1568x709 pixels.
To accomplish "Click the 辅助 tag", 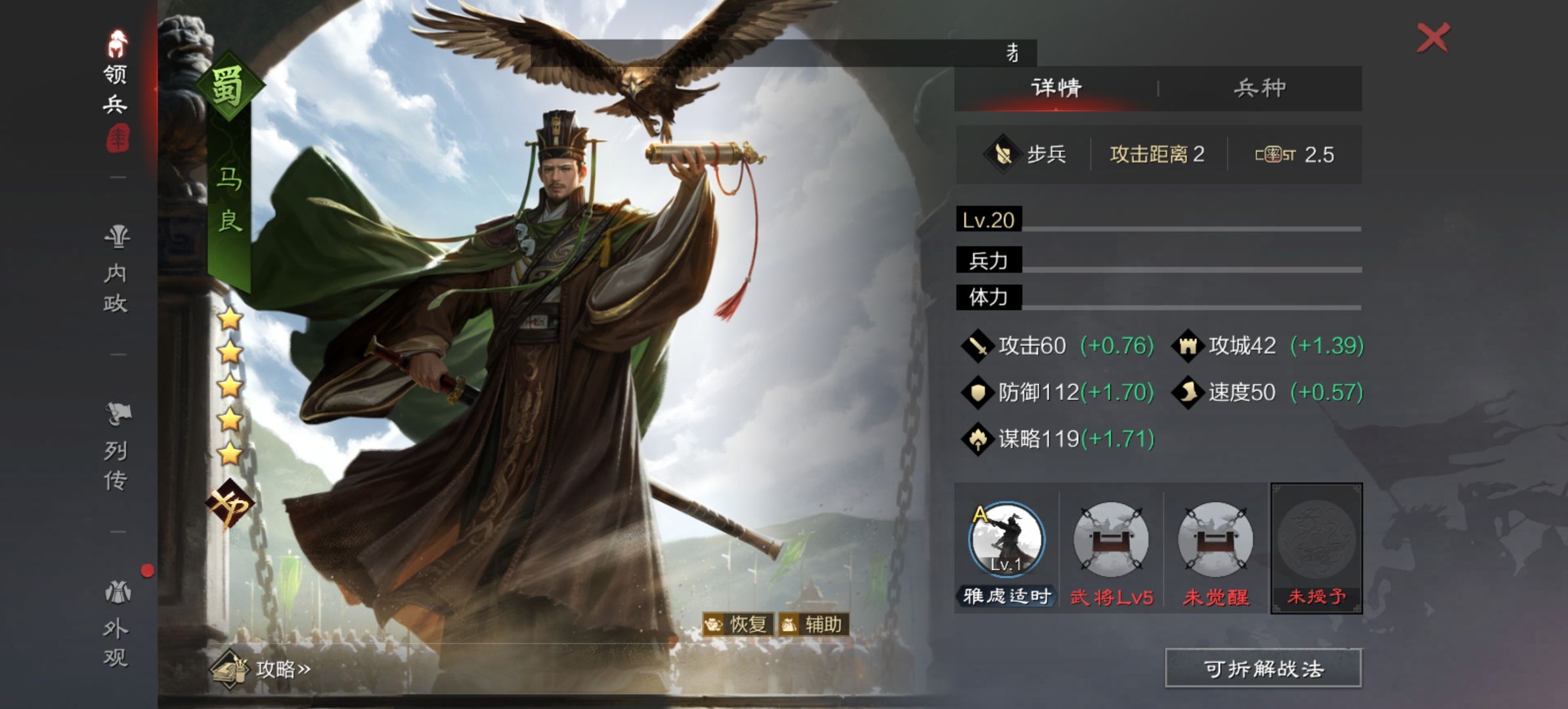I will pyautogui.click(x=814, y=624).
